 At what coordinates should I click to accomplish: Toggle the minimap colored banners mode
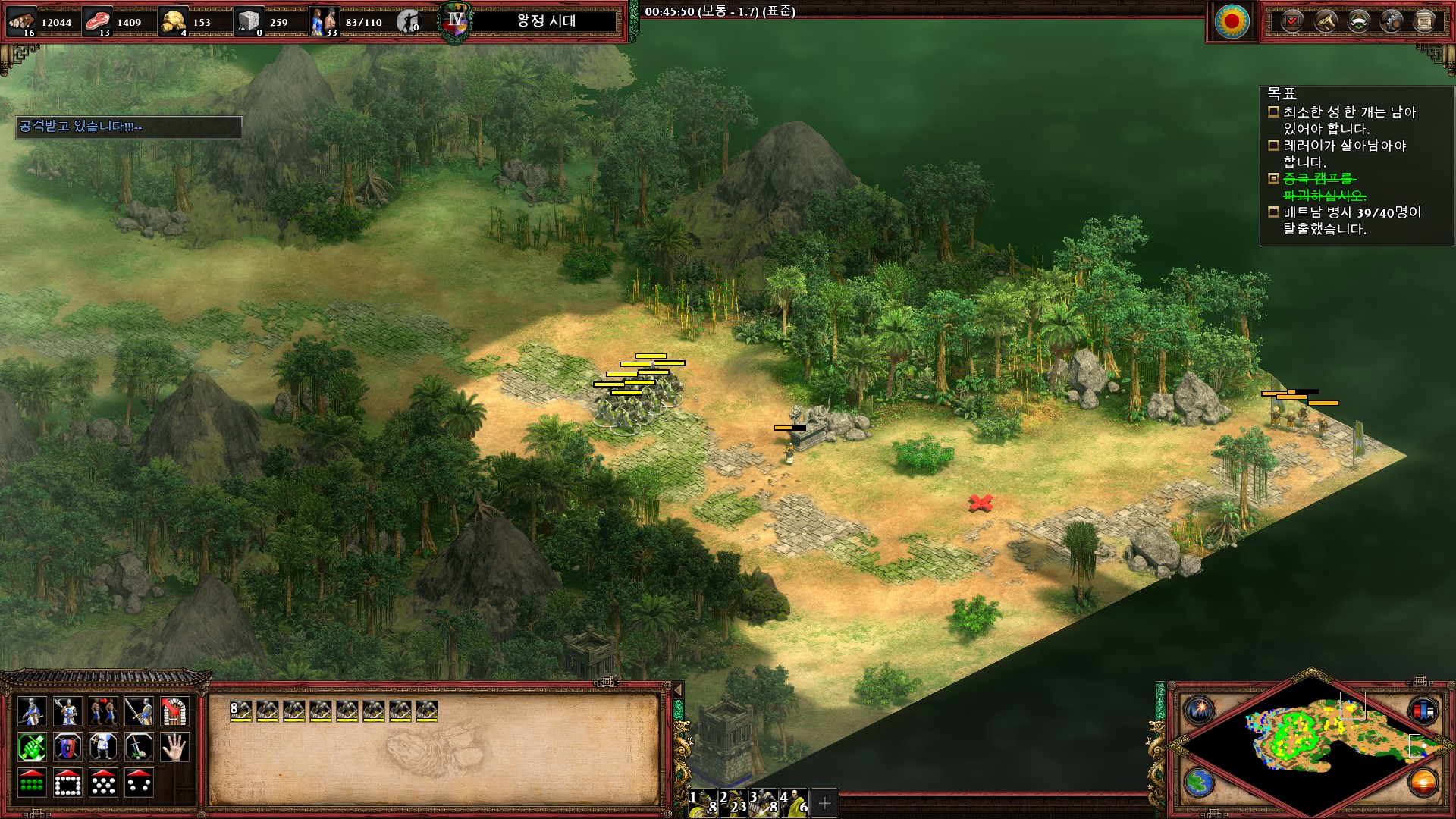(x=1423, y=711)
